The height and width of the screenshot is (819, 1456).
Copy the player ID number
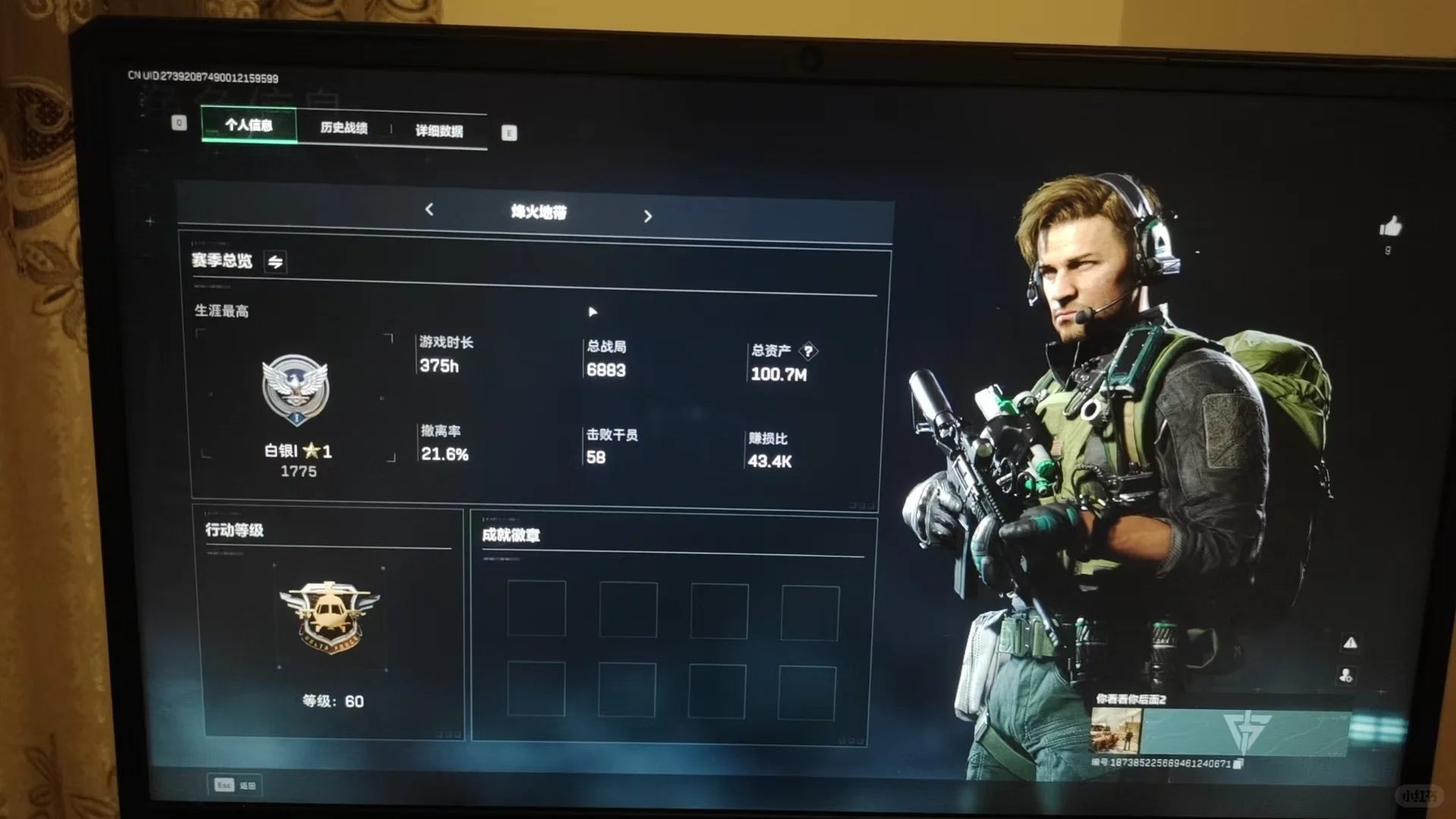(1238, 764)
